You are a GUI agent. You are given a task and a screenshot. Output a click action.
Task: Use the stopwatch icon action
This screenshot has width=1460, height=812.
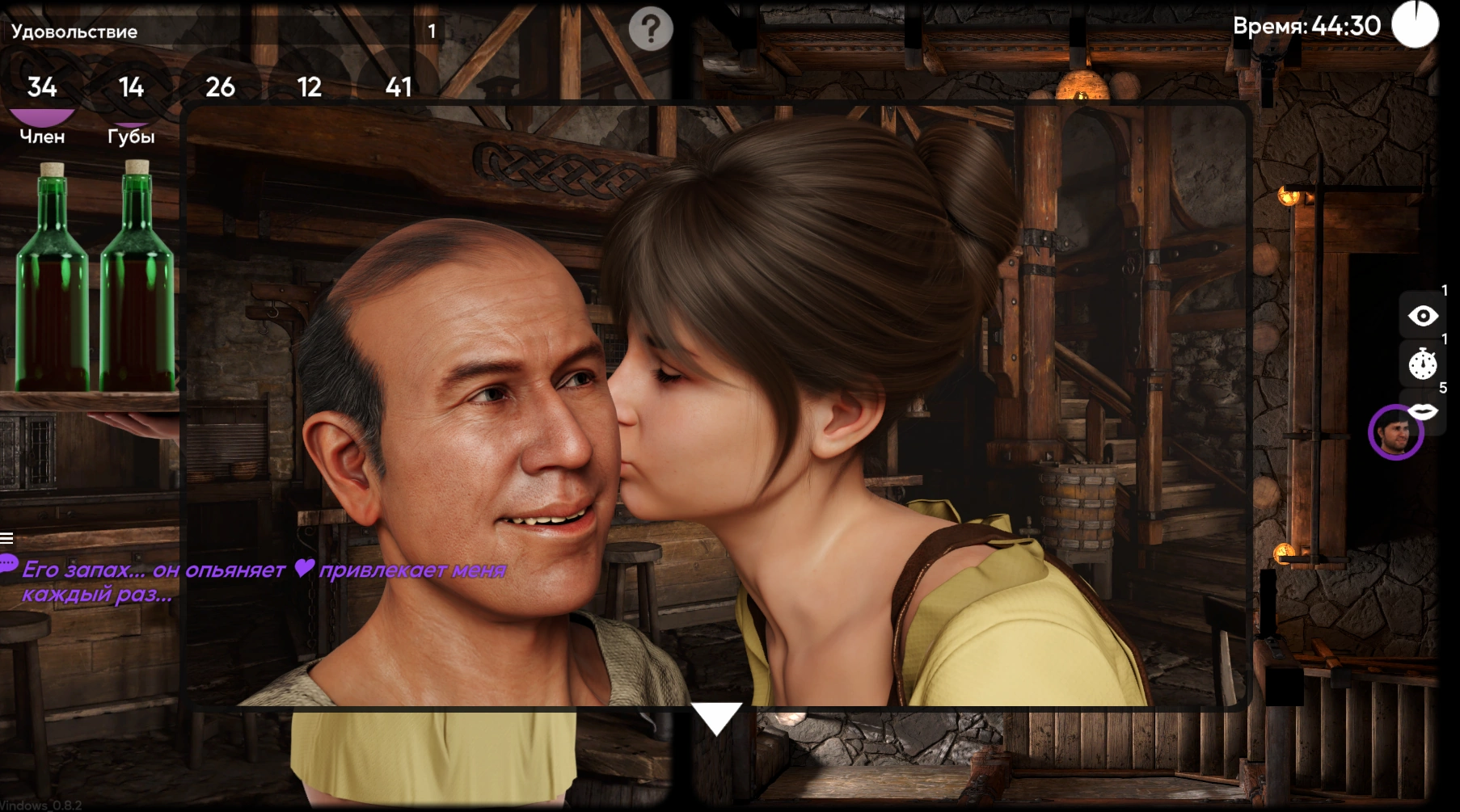tap(1423, 364)
